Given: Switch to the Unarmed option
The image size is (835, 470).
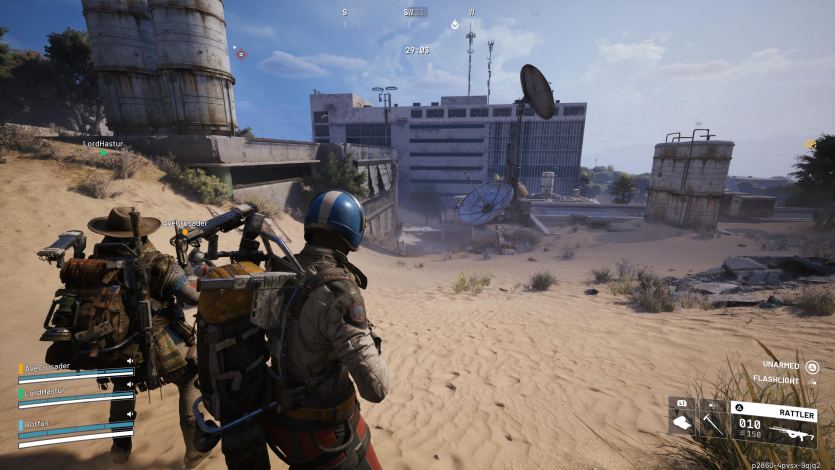Looking at the screenshot, I should (x=812, y=366).
